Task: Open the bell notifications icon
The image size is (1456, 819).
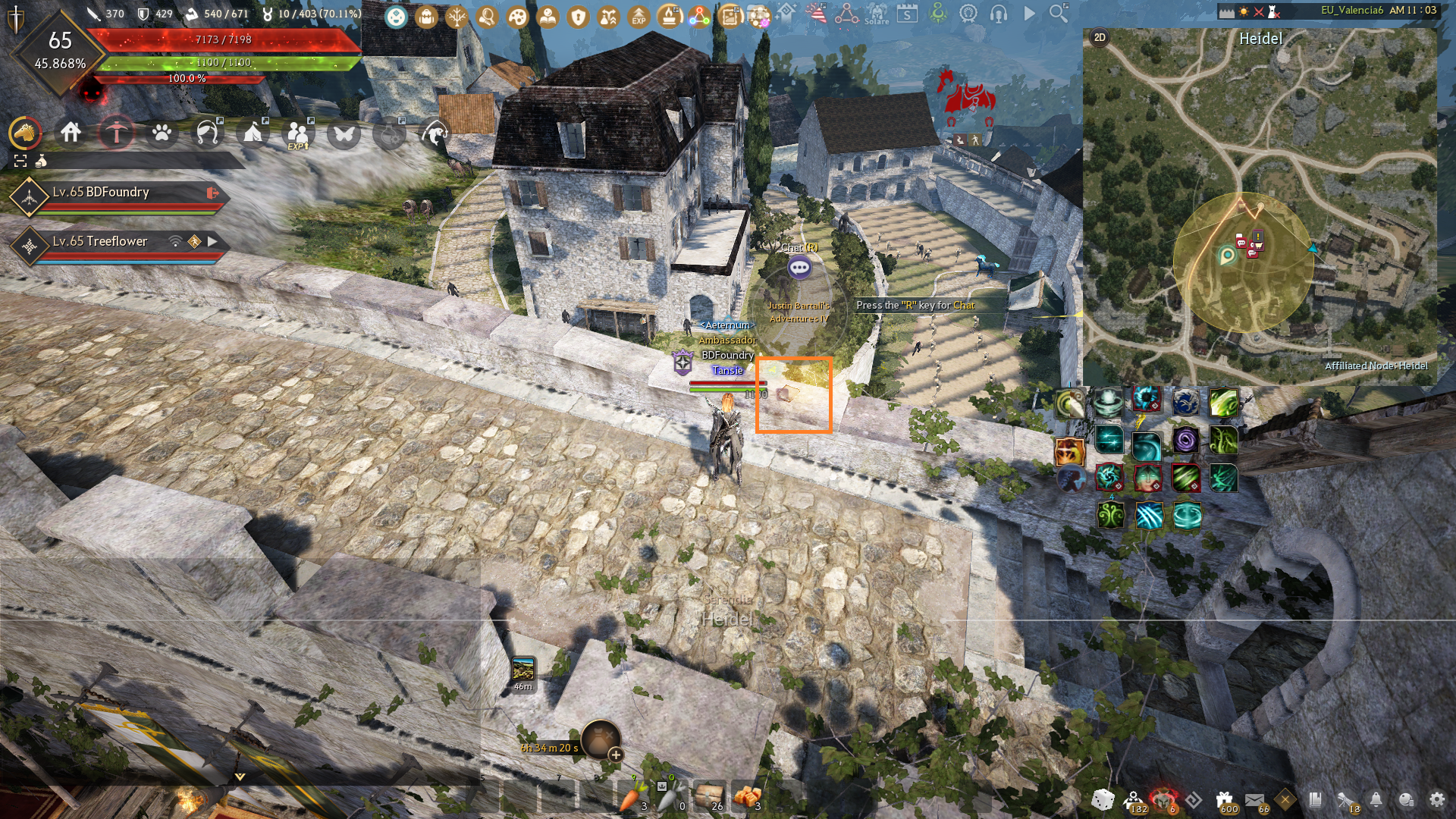Action: pos(1376,799)
